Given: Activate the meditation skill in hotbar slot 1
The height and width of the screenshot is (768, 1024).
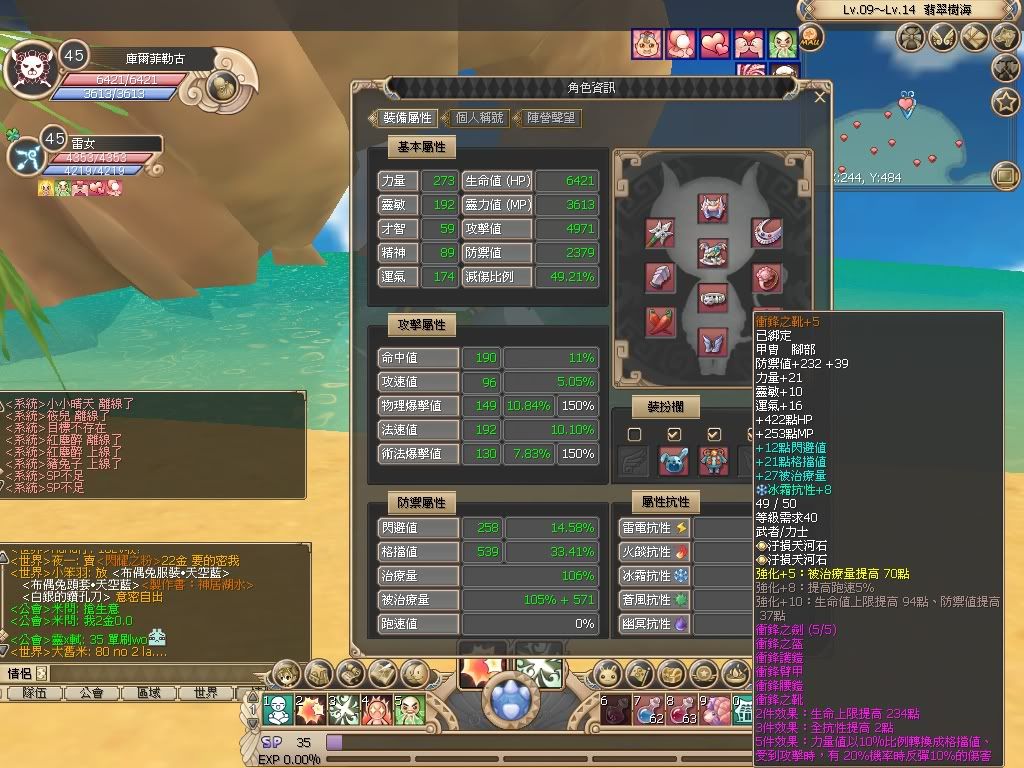Looking at the screenshot, I should click(x=279, y=710).
